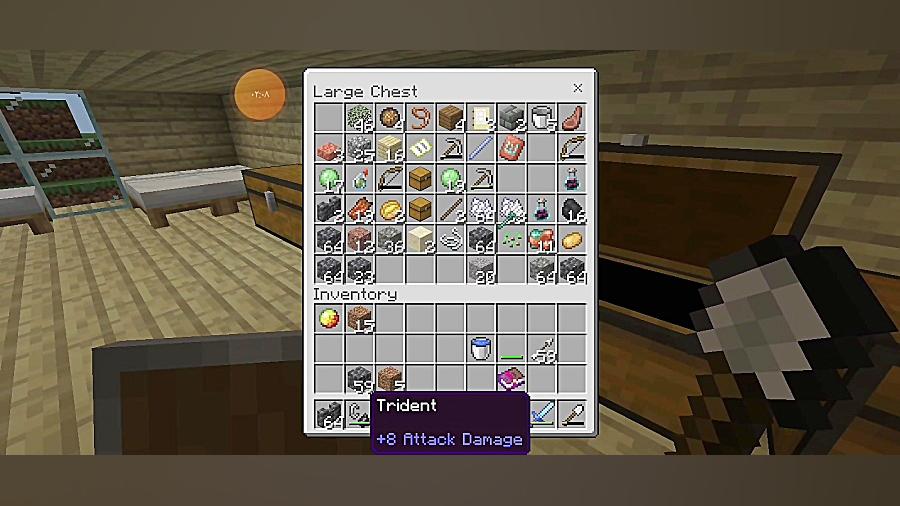Viewport: 900px width, 506px height.
Task: Pick up the coal stack
Action: [572, 210]
